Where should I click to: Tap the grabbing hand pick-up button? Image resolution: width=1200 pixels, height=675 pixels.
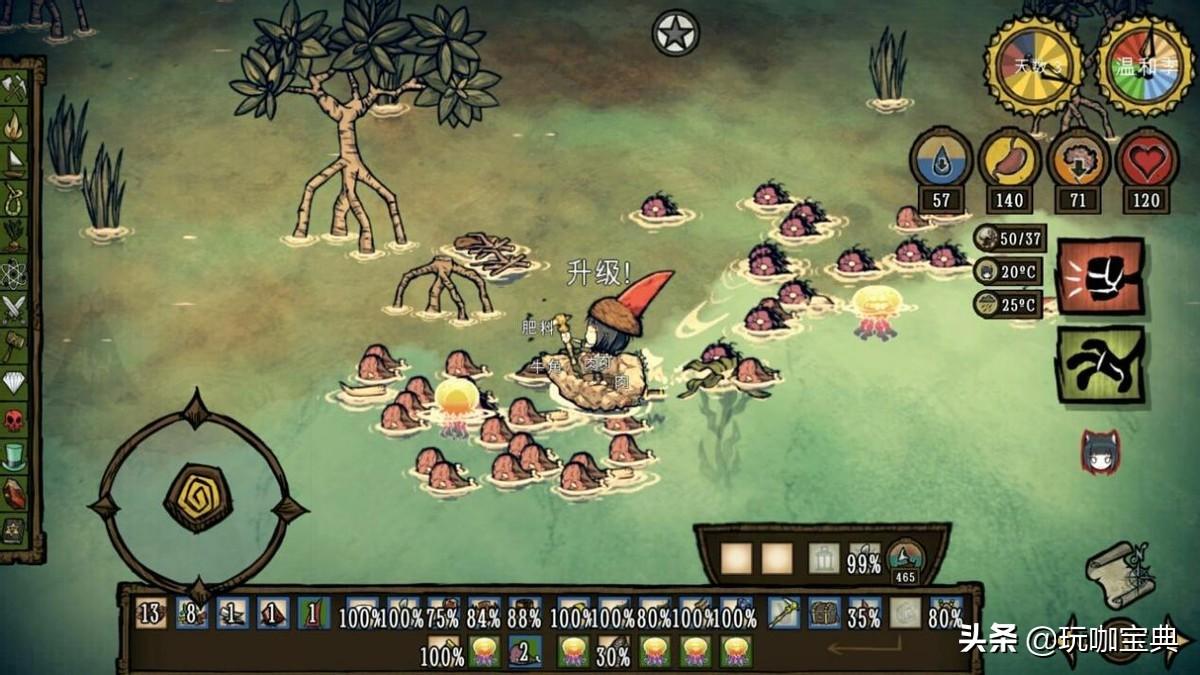click(x=1100, y=363)
